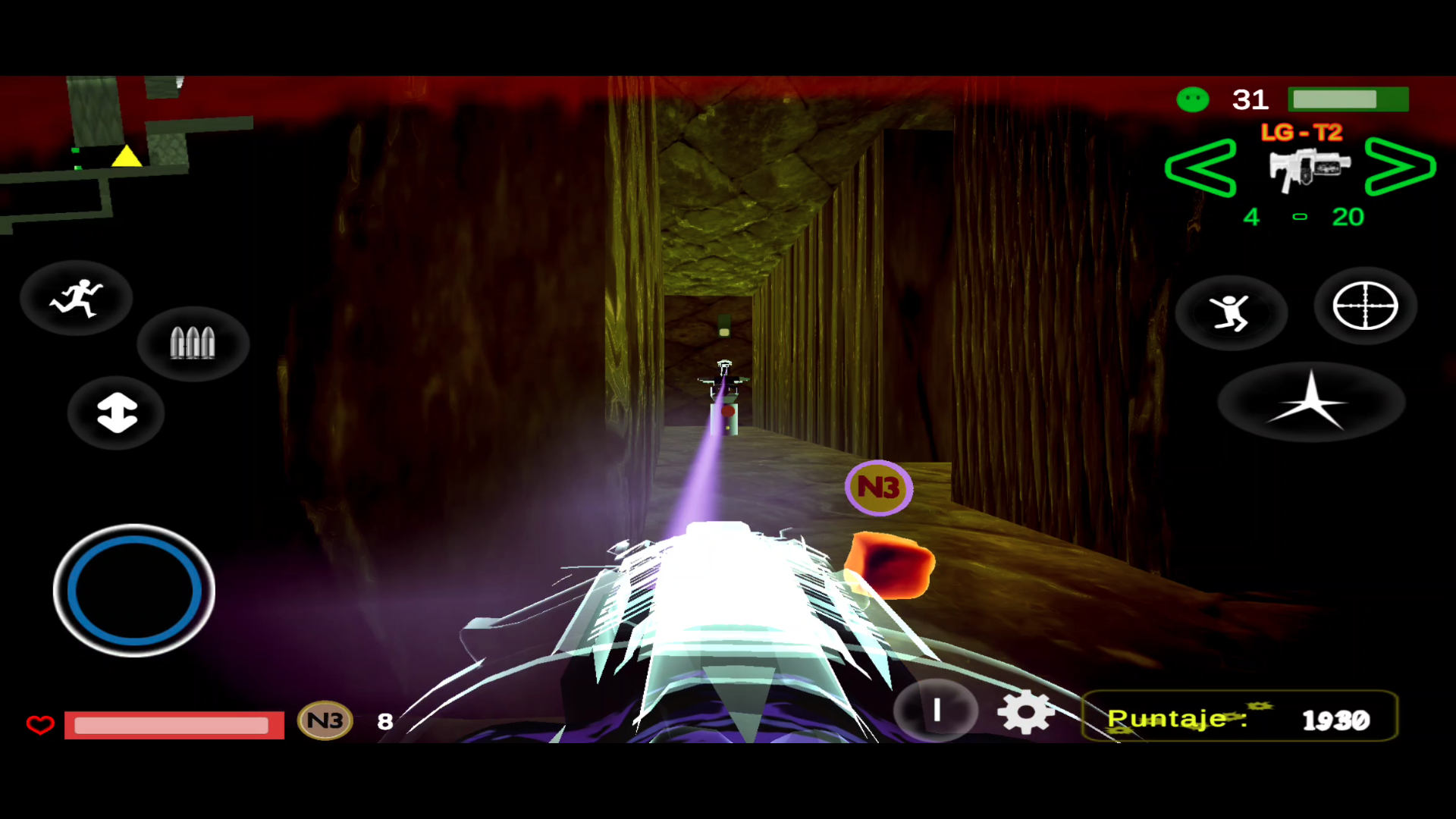Touch the blue movement joystick

(134, 590)
